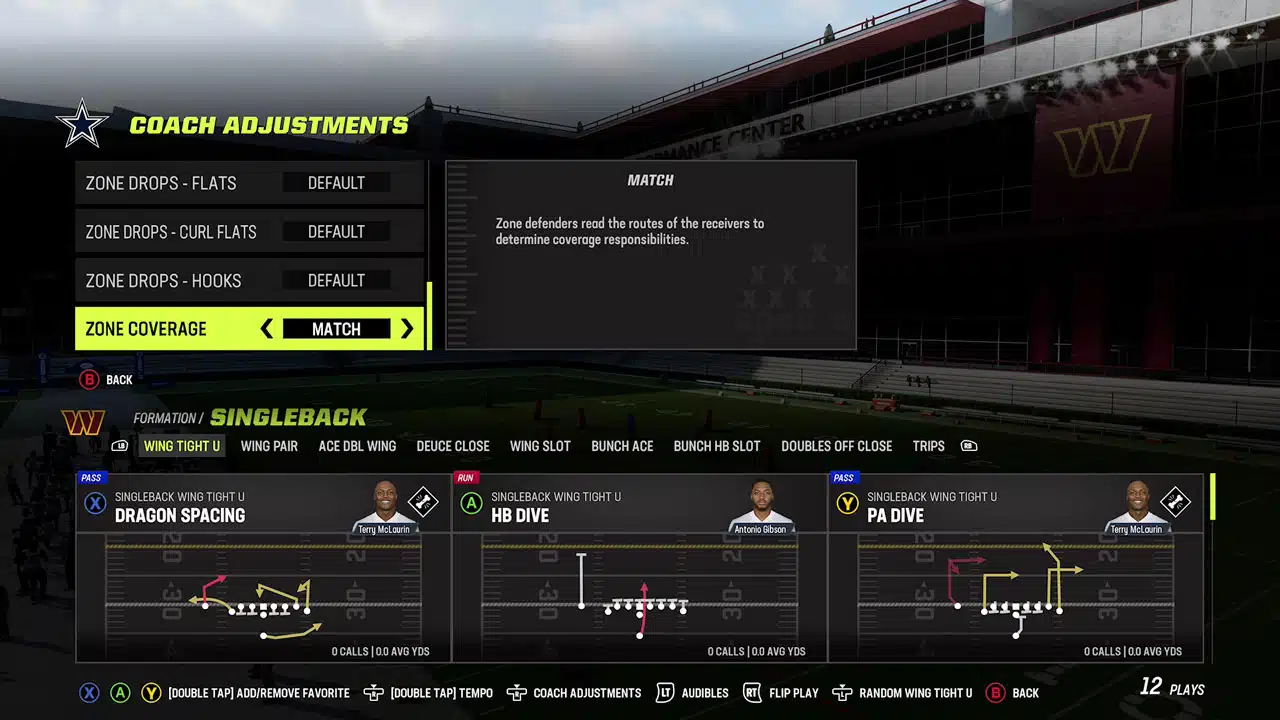1280x720 pixels.
Task: Open the Doubles Off Close tab
Action: 837,446
